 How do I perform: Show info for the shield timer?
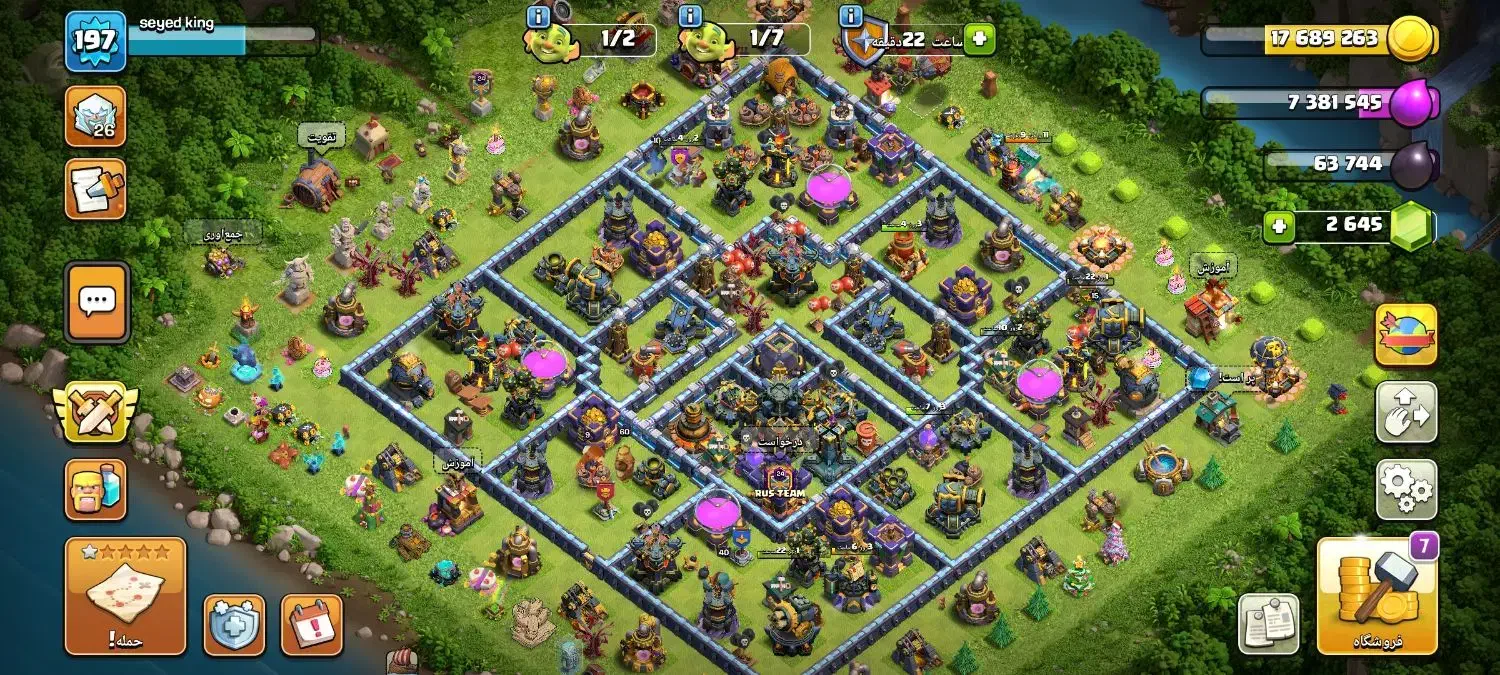coord(851,17)
